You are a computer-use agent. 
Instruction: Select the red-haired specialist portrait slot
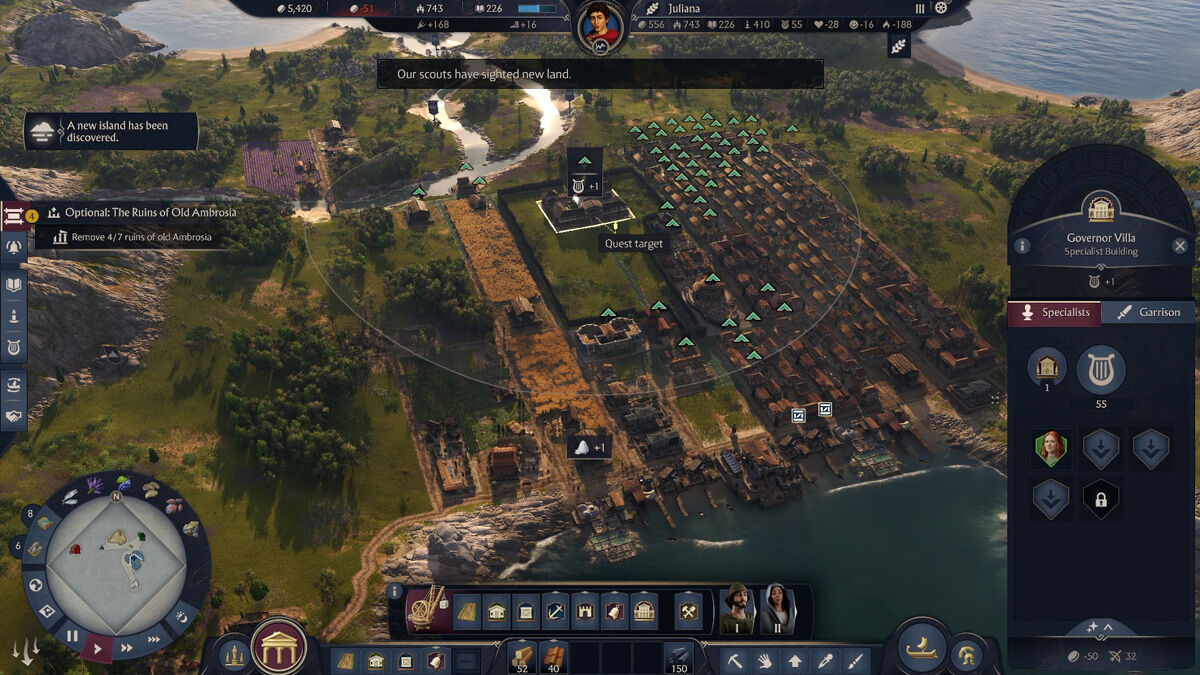coord(1050,449)
